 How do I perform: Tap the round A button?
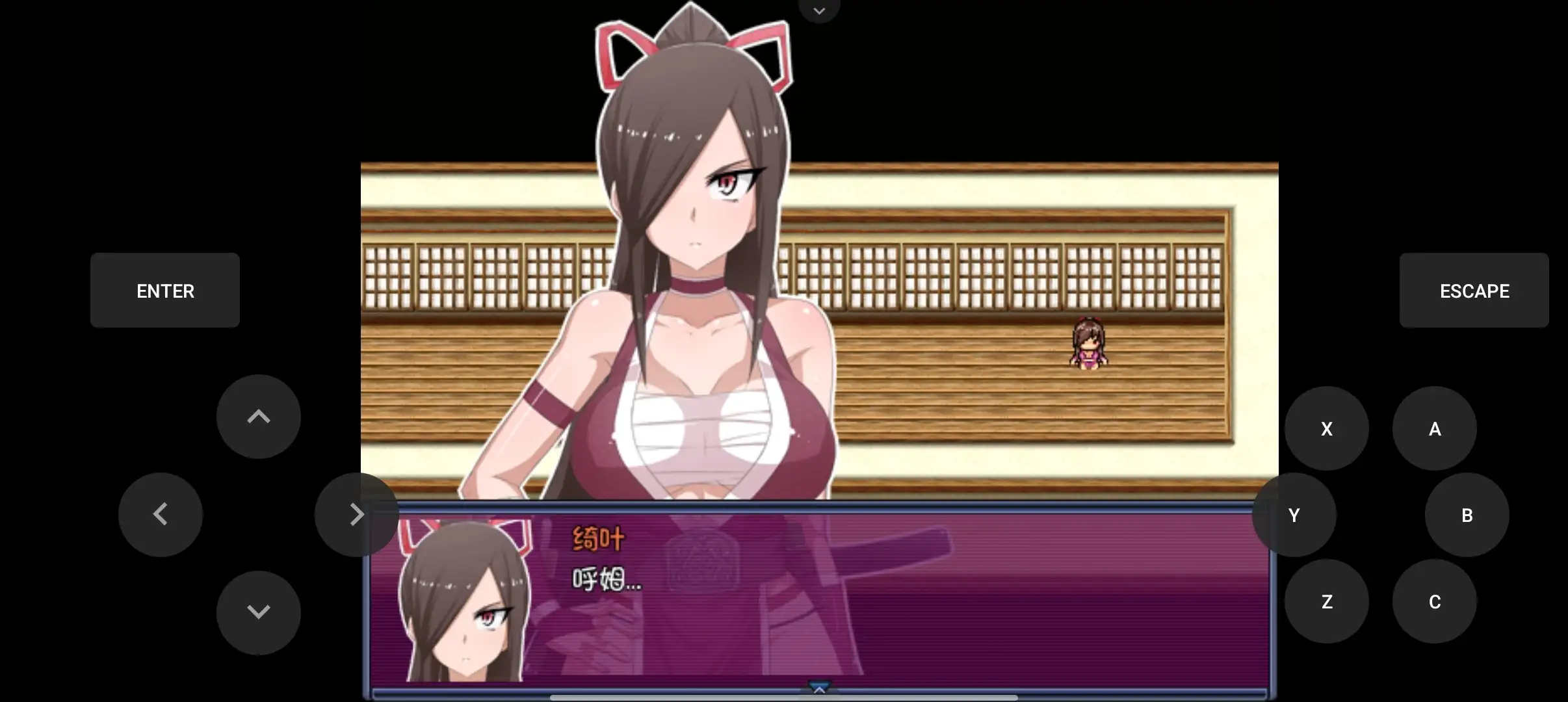click(1434, 428)
